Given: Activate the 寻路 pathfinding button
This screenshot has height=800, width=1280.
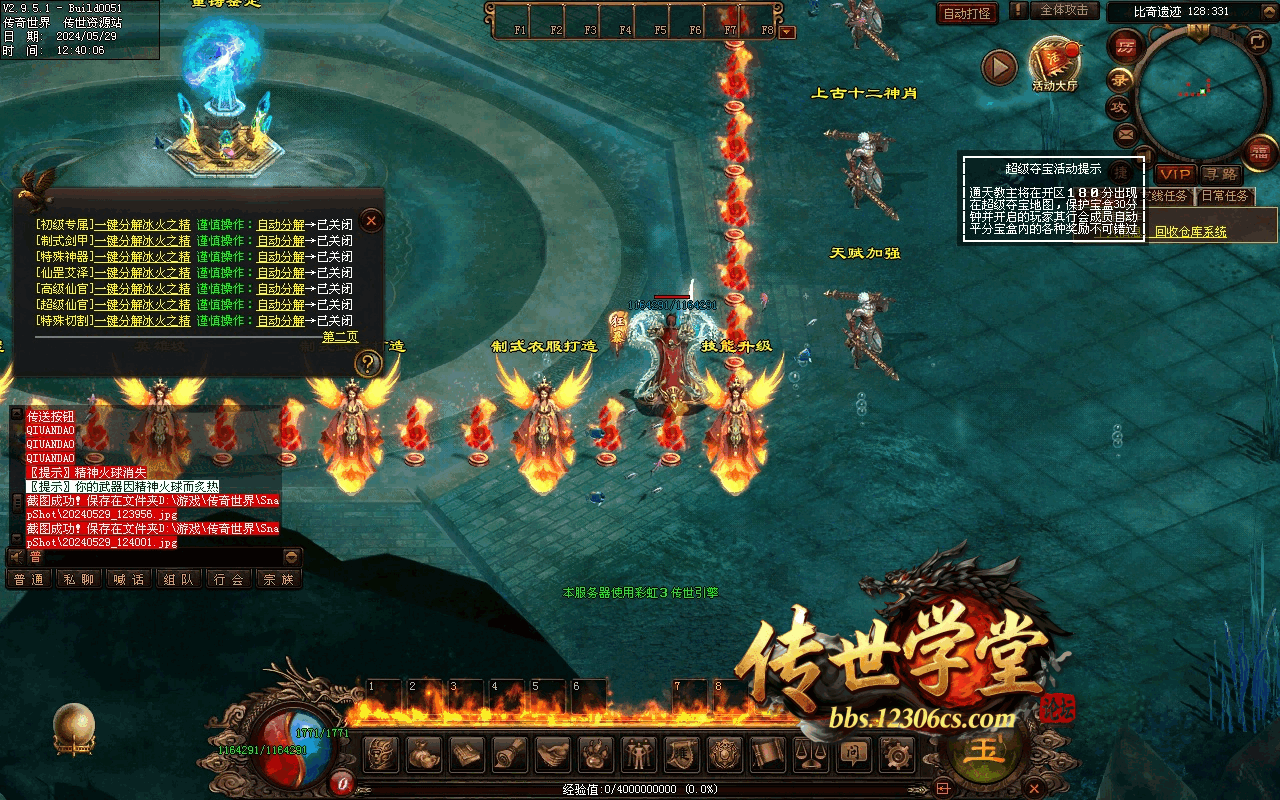Looking at the screenshot, I should click(x=1221, y=175).
